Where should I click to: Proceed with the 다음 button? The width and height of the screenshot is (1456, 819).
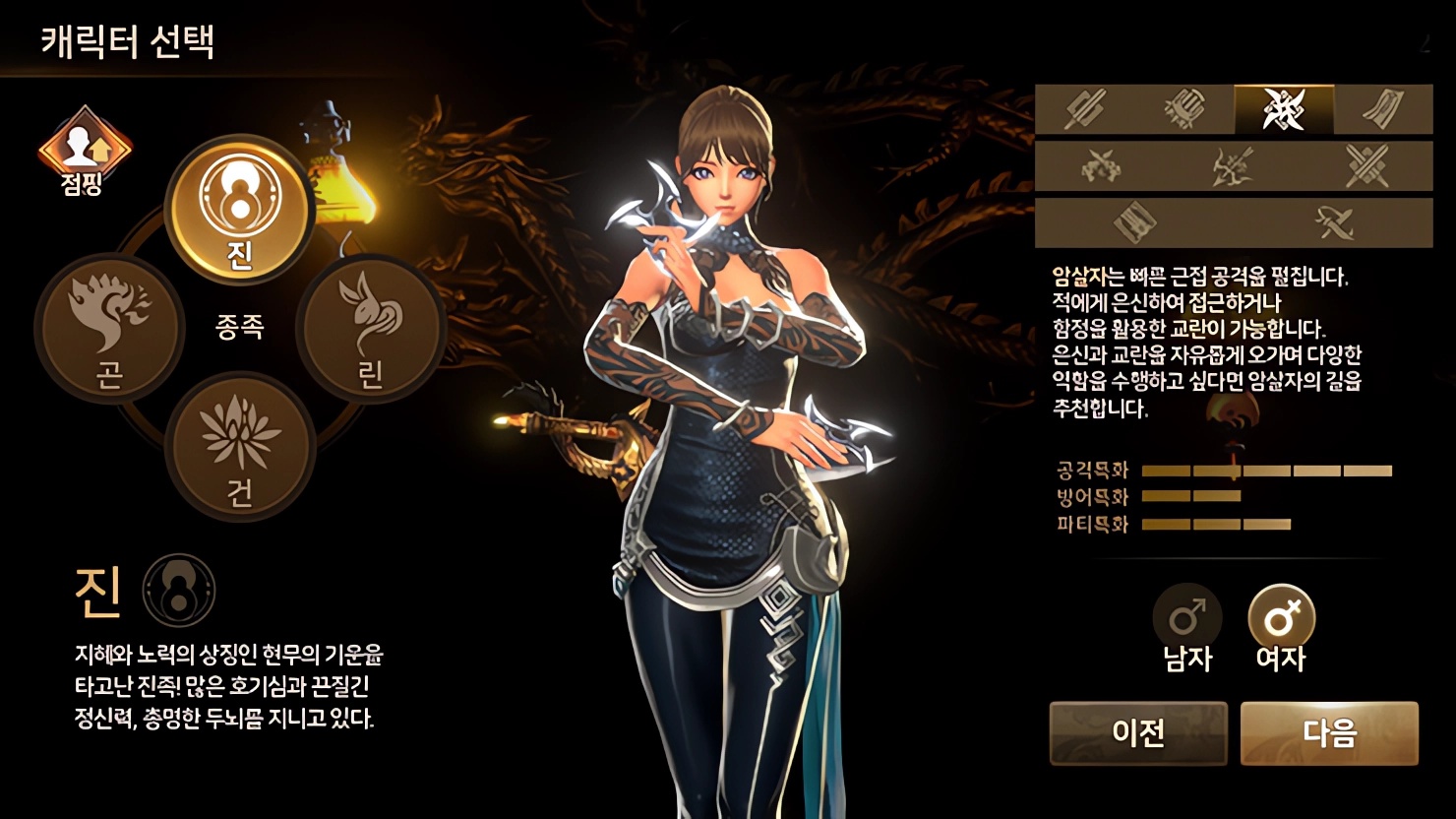(1329, 733)
